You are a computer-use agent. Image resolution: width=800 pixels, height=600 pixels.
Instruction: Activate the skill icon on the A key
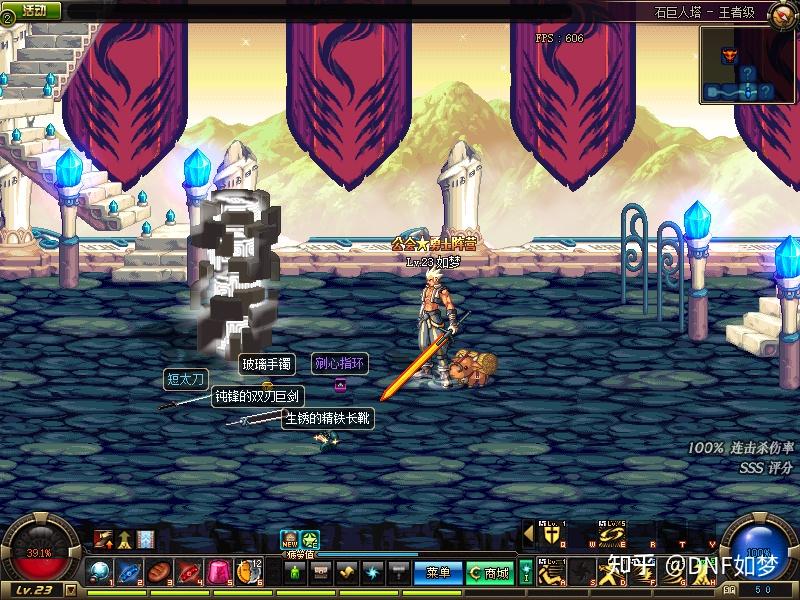pos(551,573)
